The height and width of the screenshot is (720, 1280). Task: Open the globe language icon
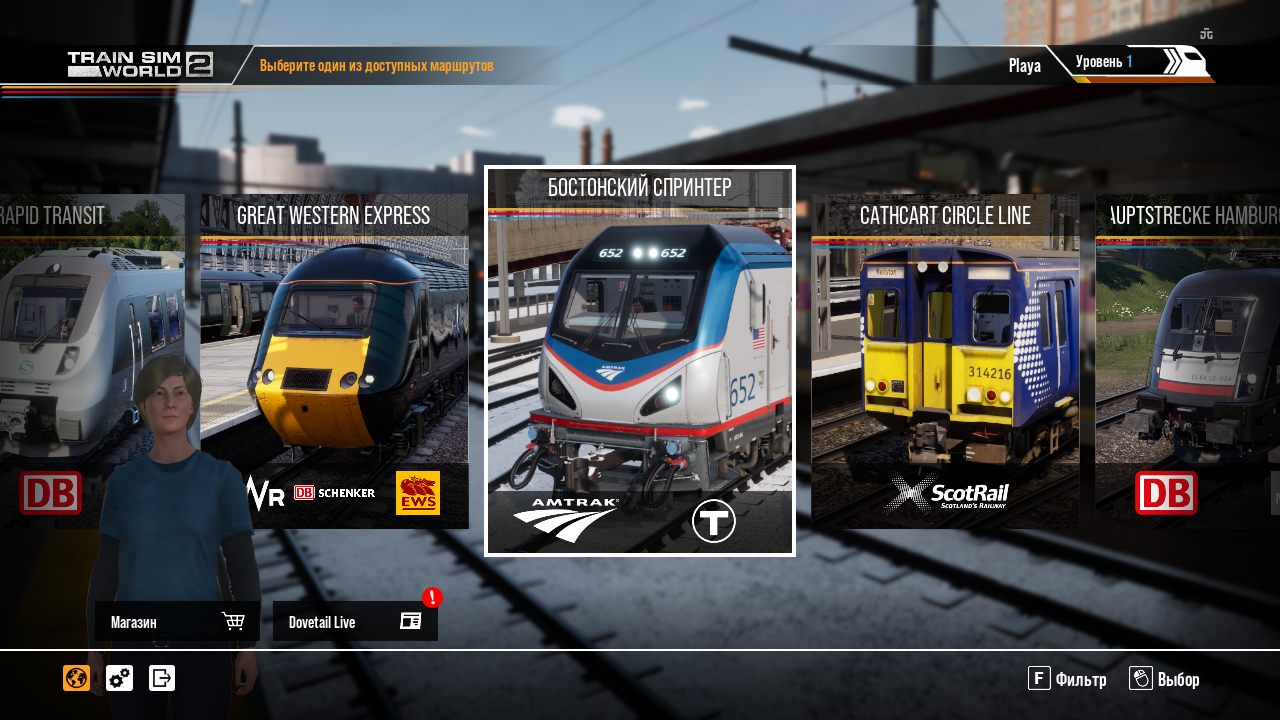(x=76, y=678)
